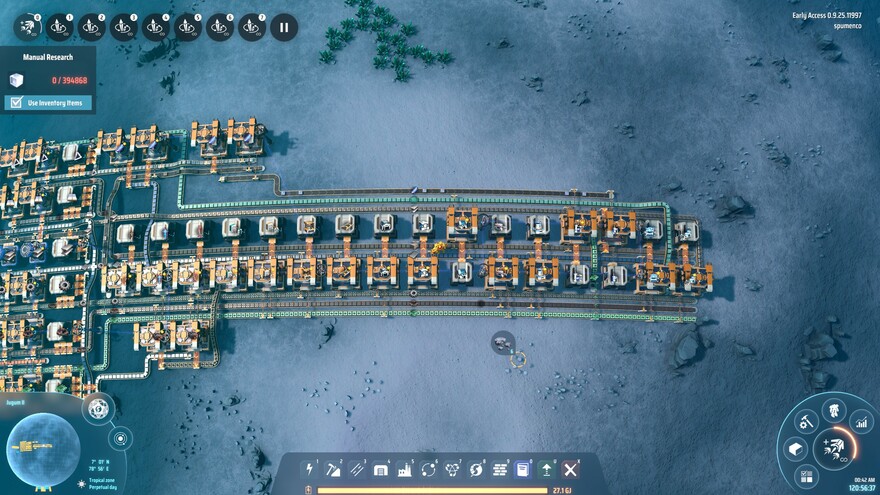This screenshot has width=880, height=495.
Task: Click the green upgrade arrow tool
Action: click(x=547, y=469)
